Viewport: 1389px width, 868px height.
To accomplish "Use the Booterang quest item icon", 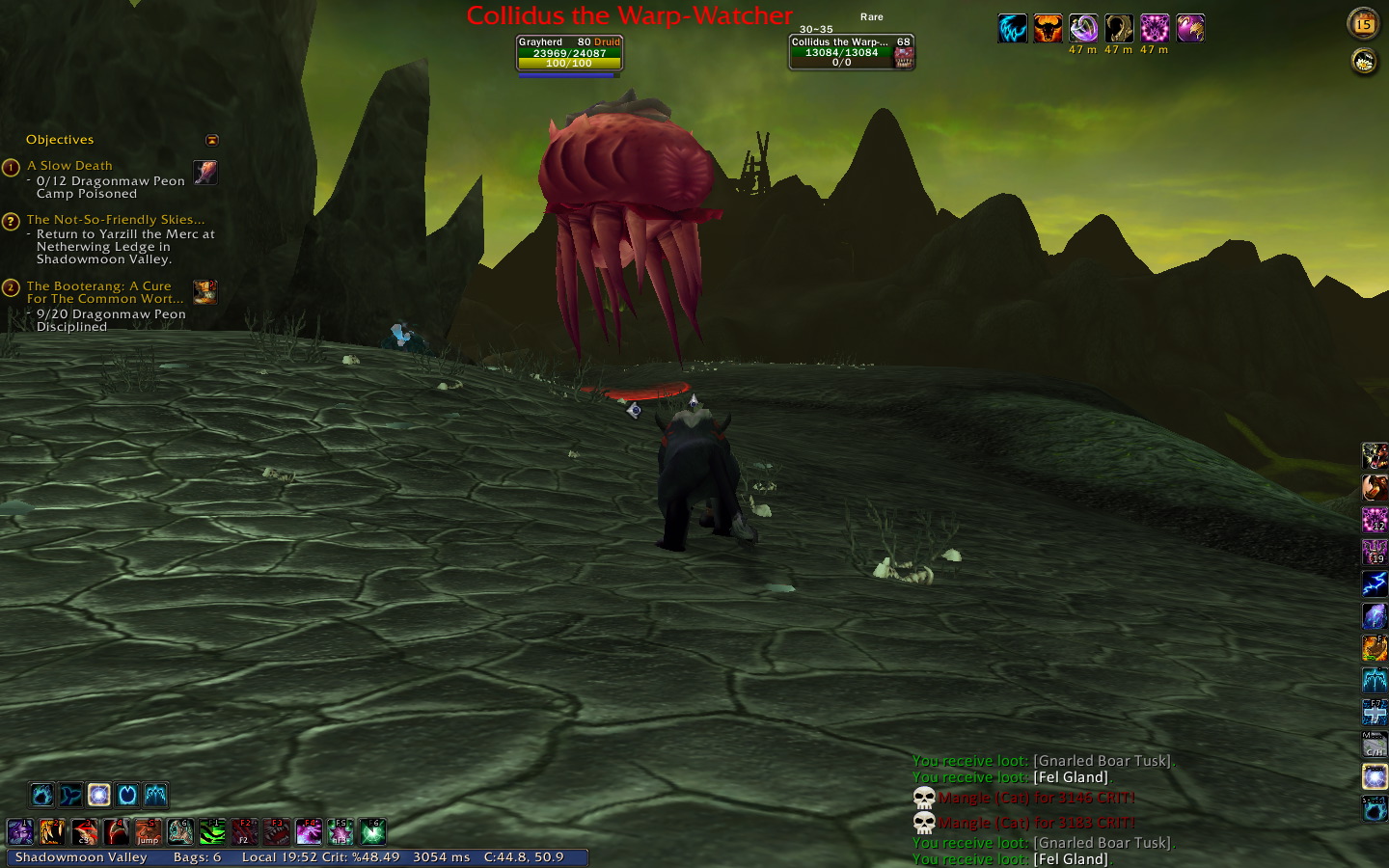I will pos(204,291).
